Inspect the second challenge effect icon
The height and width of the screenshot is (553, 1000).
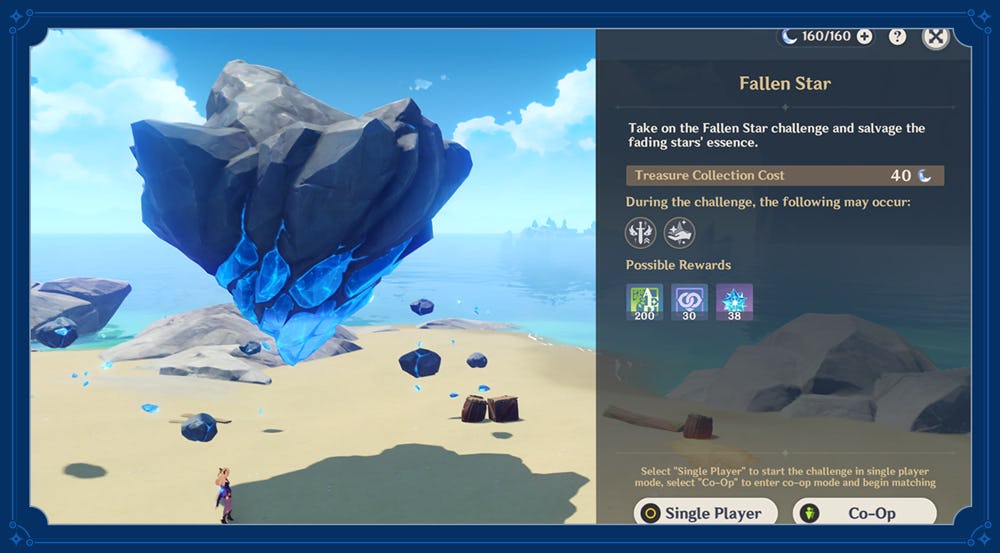coord(679,233)
